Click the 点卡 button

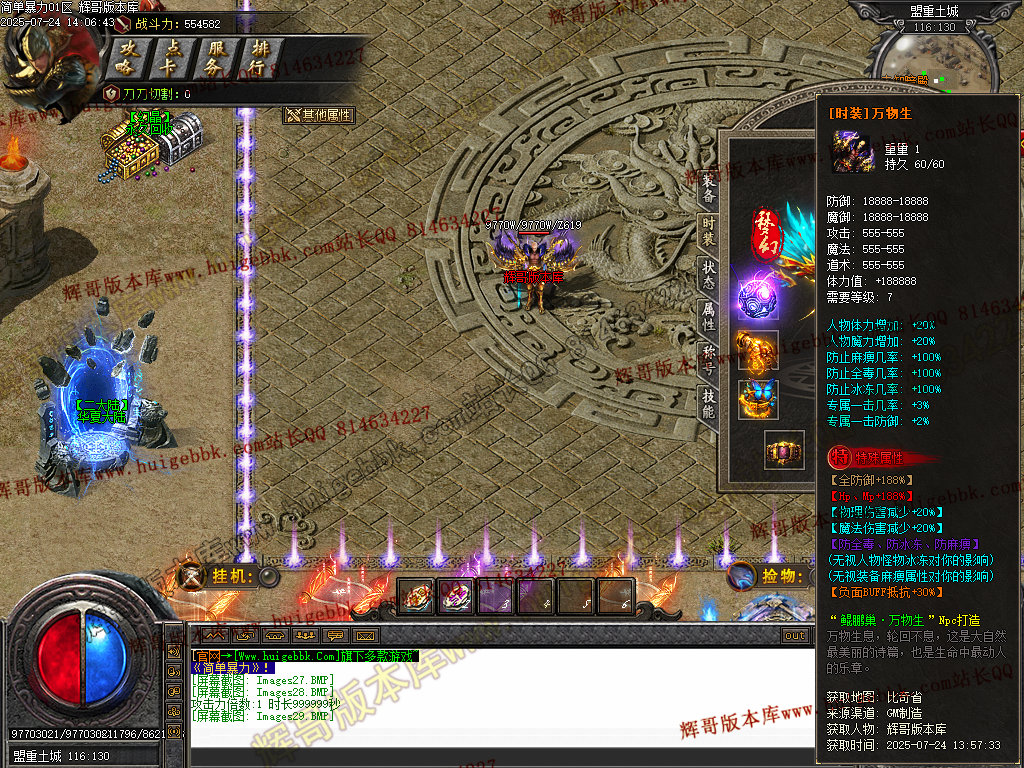[x=173, y=58]
